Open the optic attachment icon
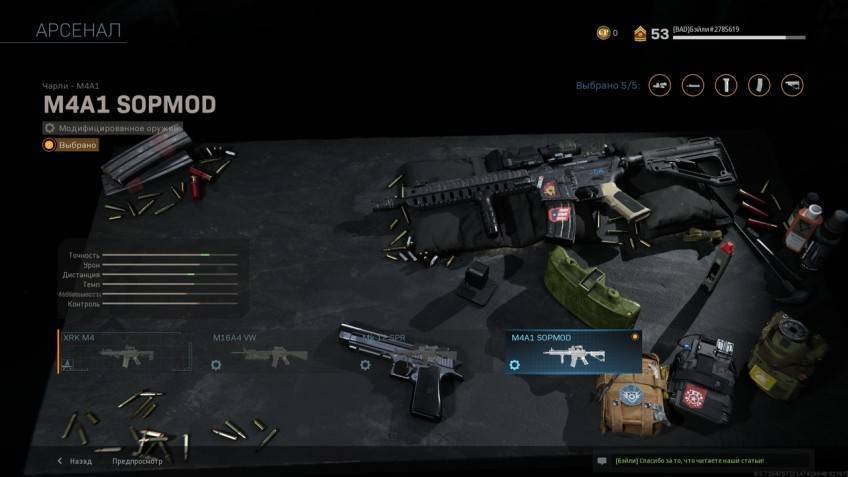The height and width of the screenshot is (477, 848). click(x=660, y=85)
